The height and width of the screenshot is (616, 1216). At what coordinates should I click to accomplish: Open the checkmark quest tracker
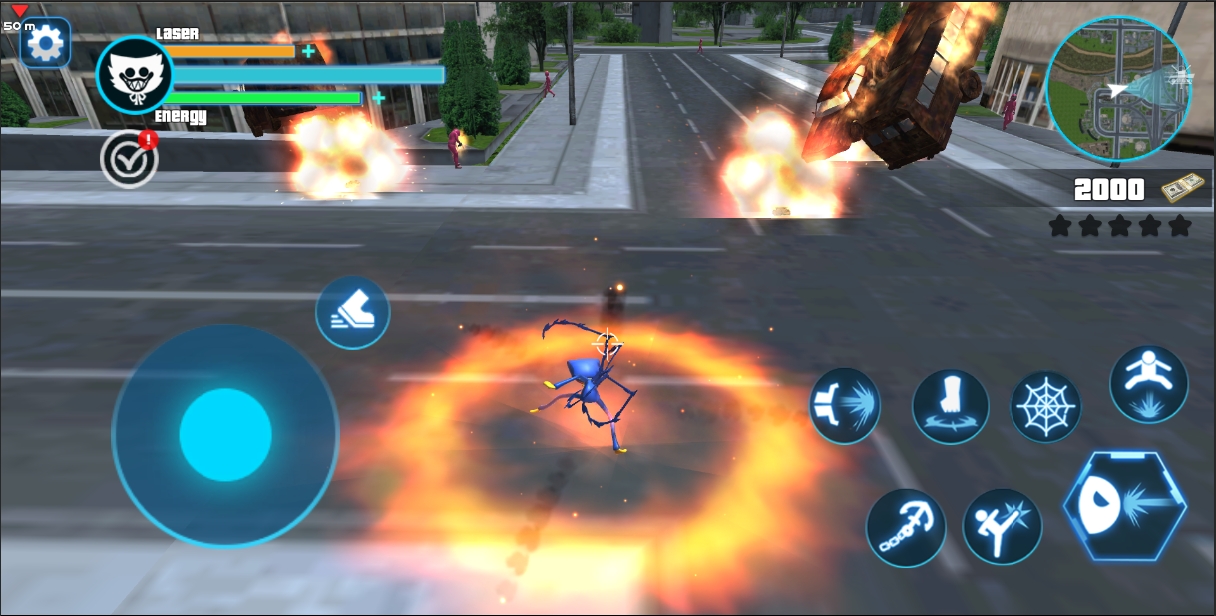pyautogui.click(x=129, y=159)
